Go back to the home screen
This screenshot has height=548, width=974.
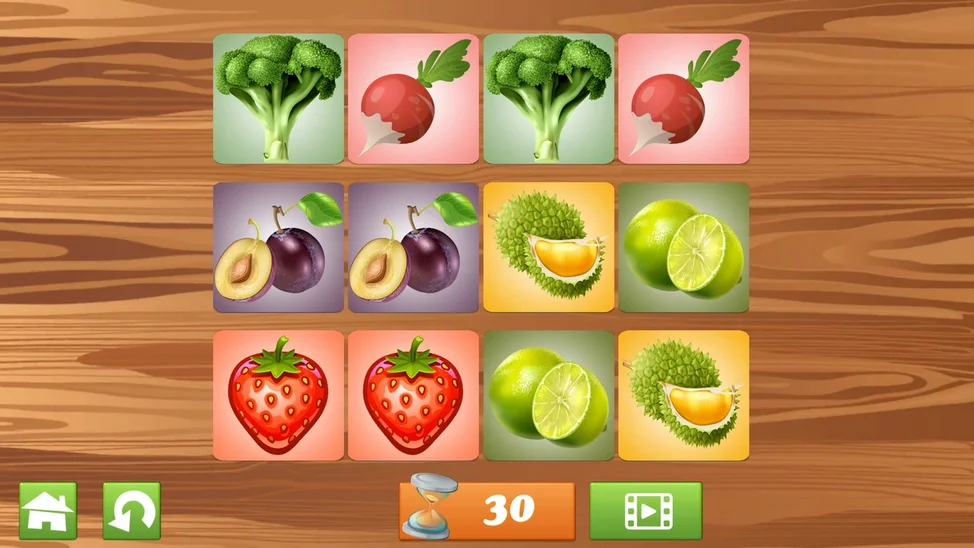click(x=48, y=511)
